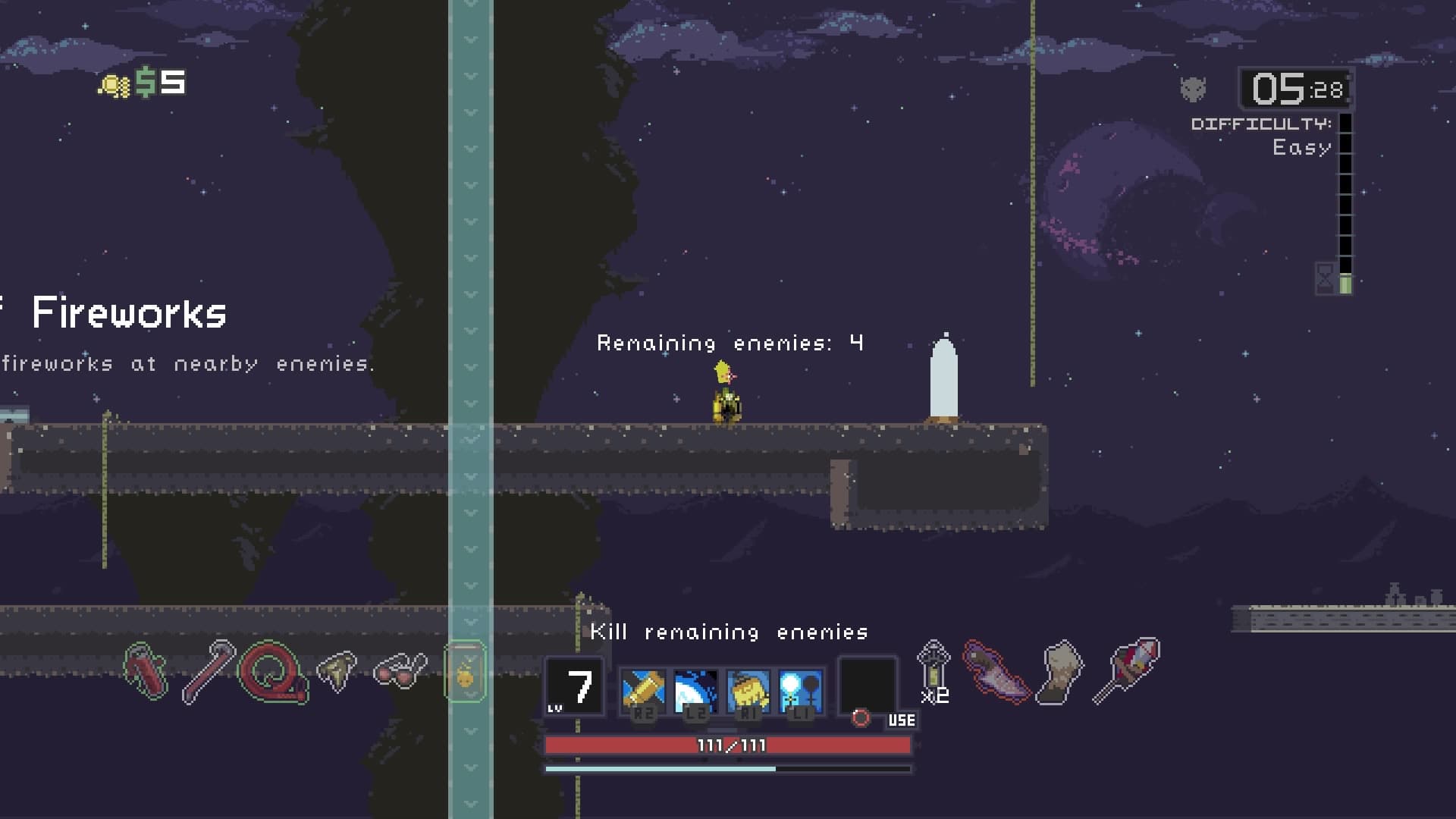
Task: Click the skull counter beside the timer
Action: pyautogui.click(x=1192, y=89)
